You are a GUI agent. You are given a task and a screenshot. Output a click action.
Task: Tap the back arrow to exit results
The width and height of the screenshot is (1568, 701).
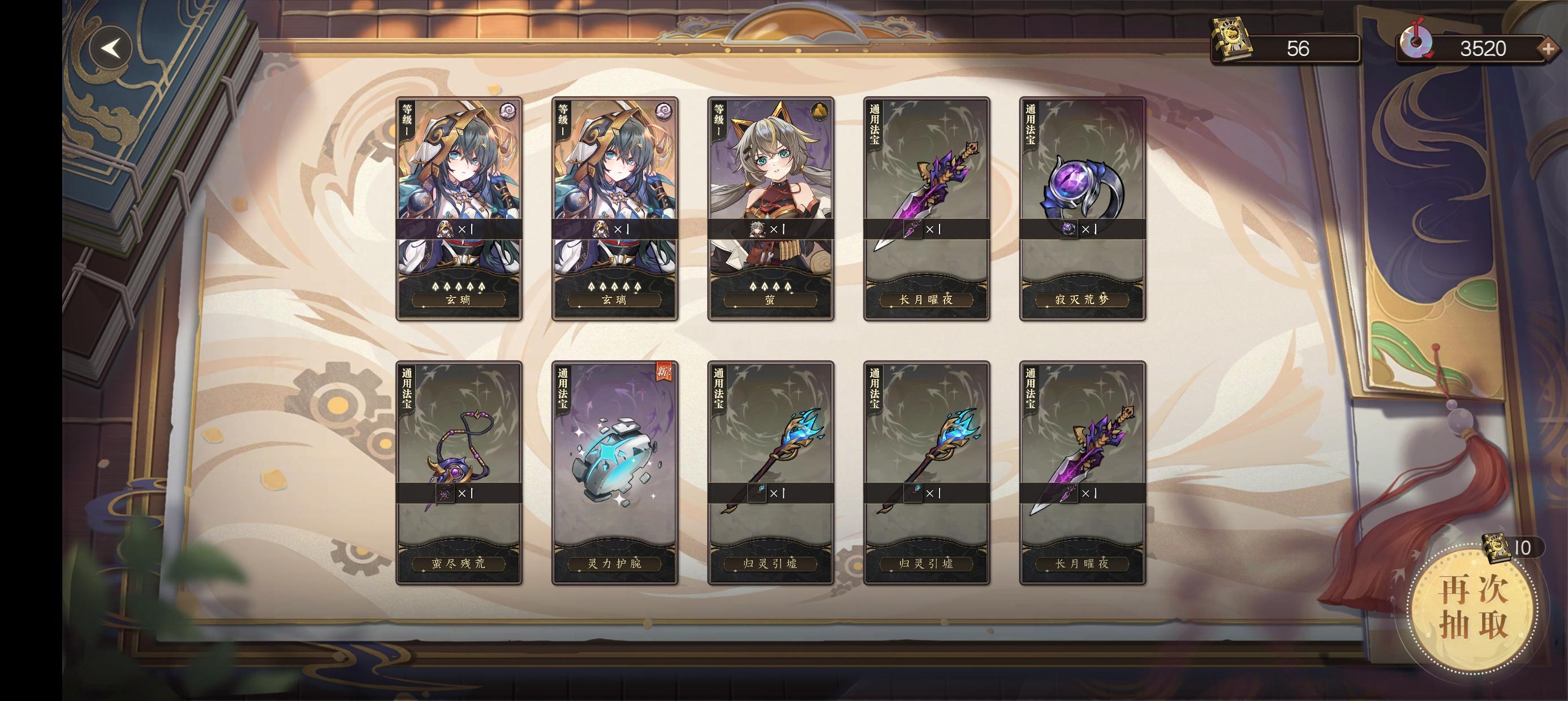[x=113, y=47]
